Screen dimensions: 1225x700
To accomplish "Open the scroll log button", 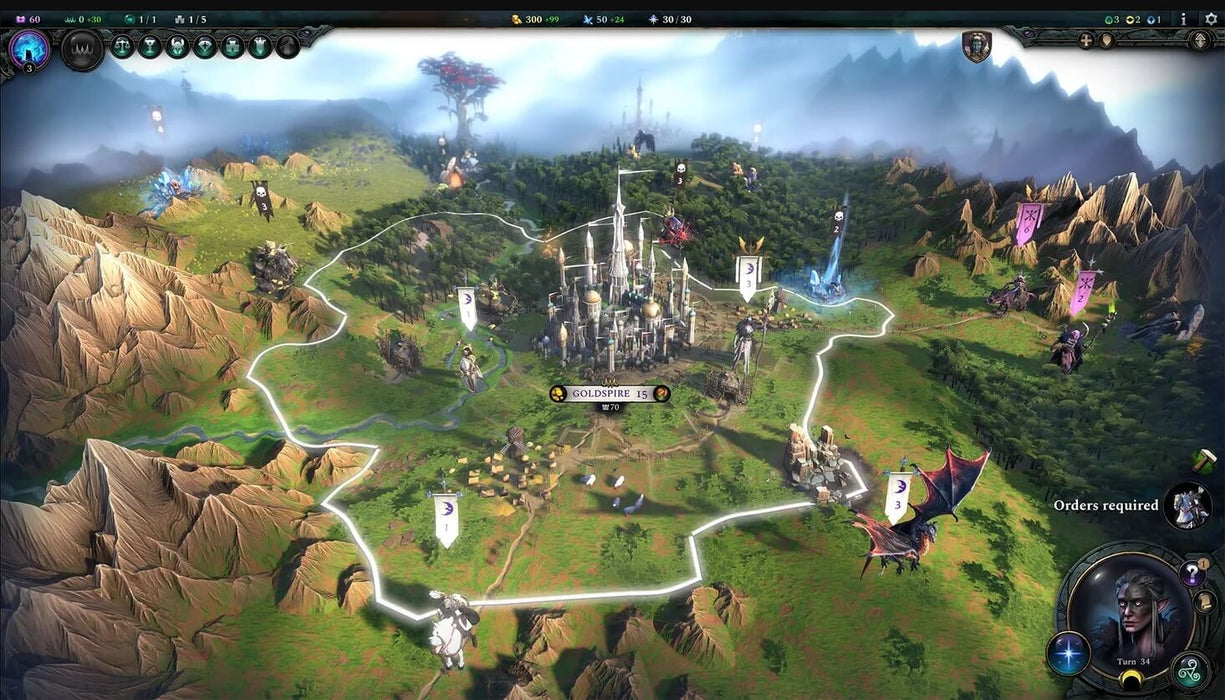I will pos(1205,602).
